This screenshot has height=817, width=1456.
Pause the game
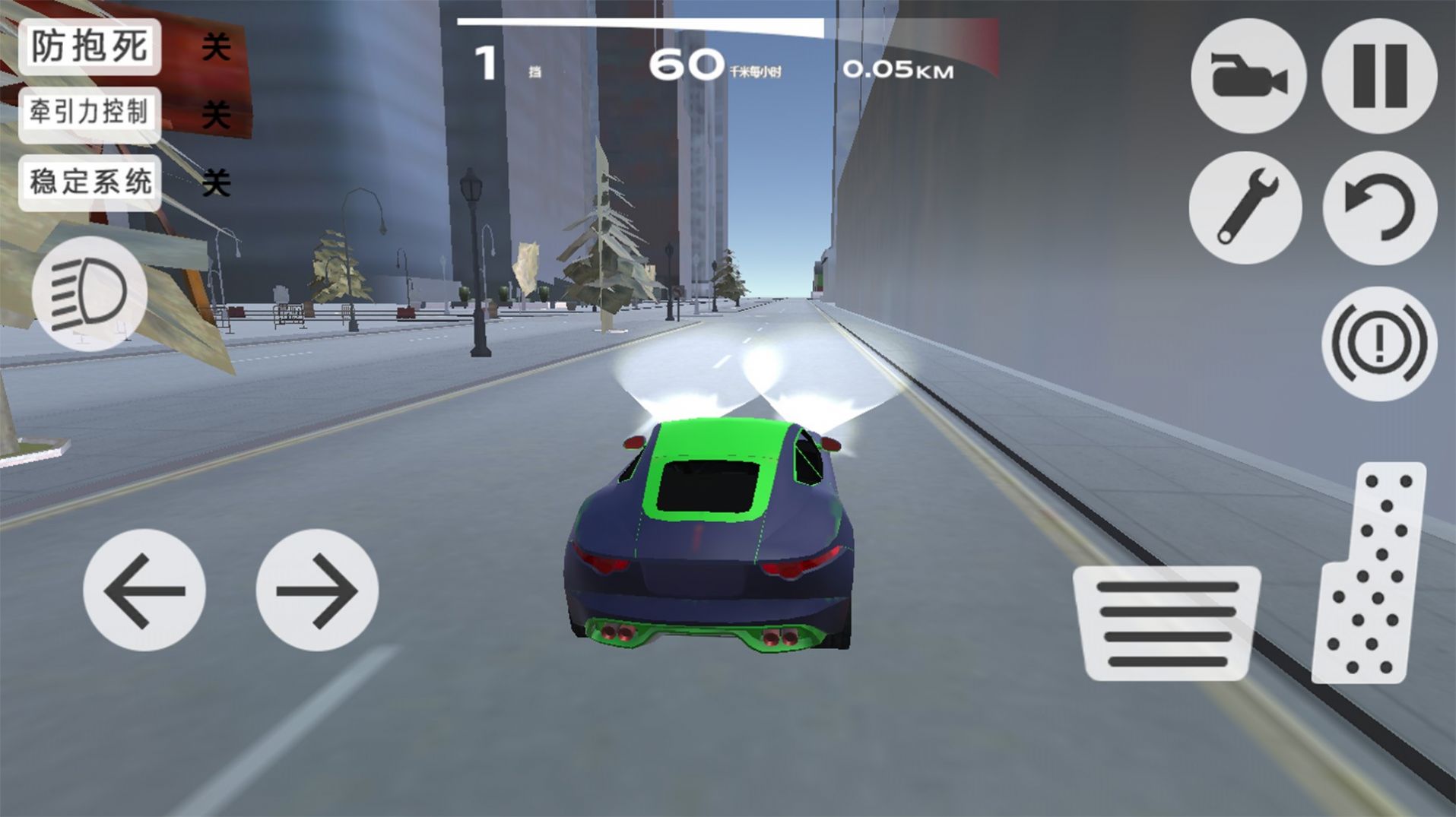tap(1379, 77)
